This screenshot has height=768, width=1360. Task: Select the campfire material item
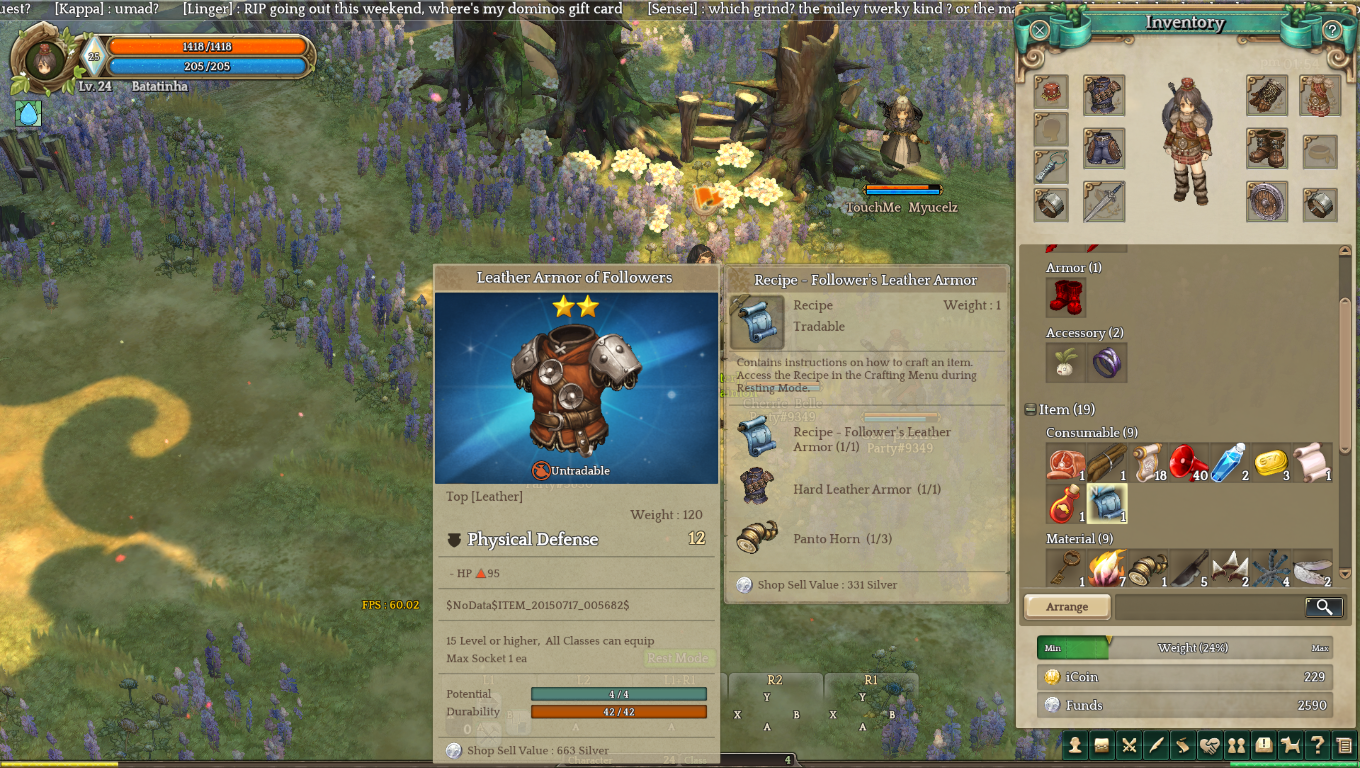[x=1107, y=568]
